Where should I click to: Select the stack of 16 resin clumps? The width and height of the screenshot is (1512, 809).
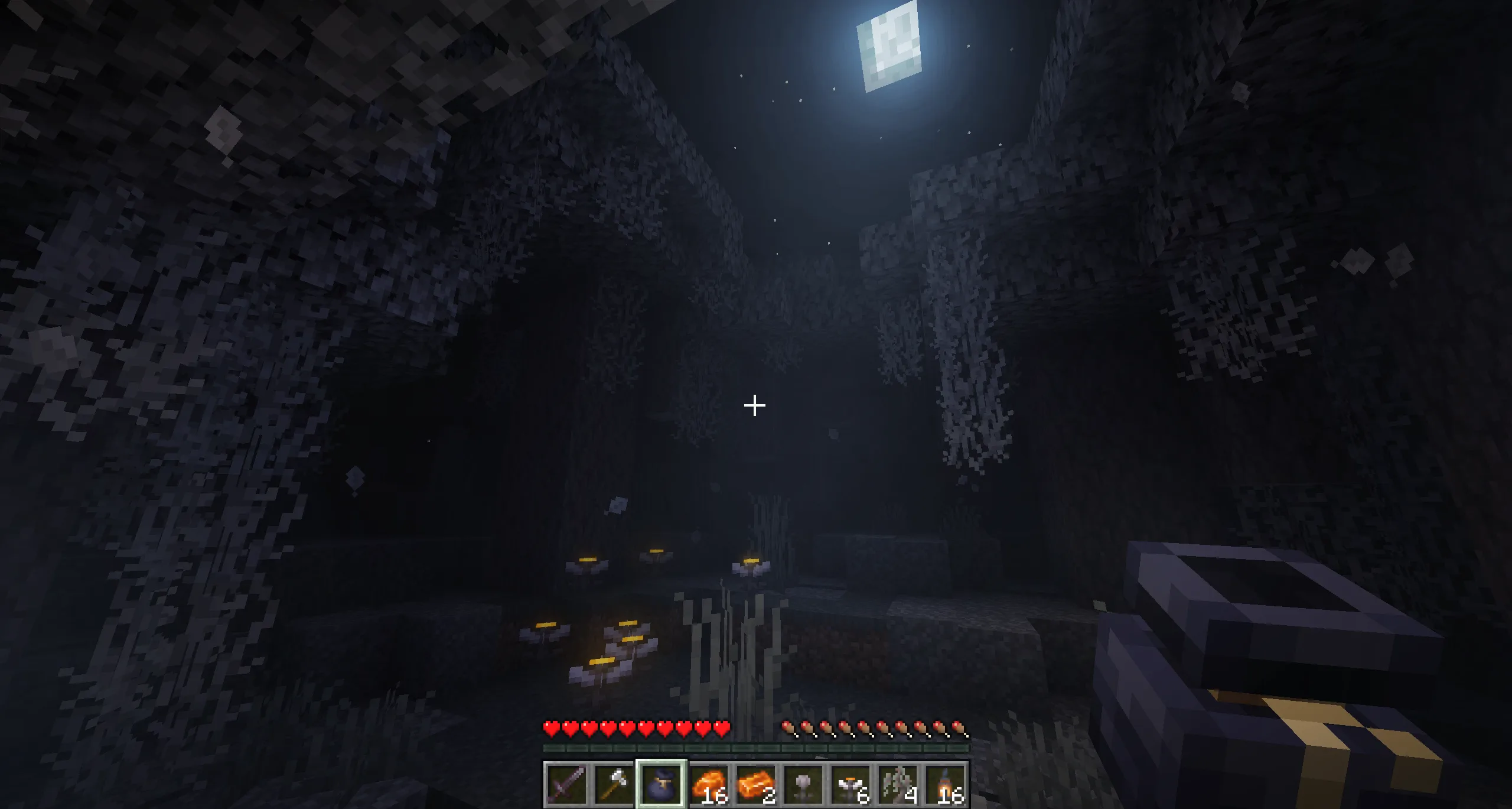pyautogui.click(x=708, y=784)
